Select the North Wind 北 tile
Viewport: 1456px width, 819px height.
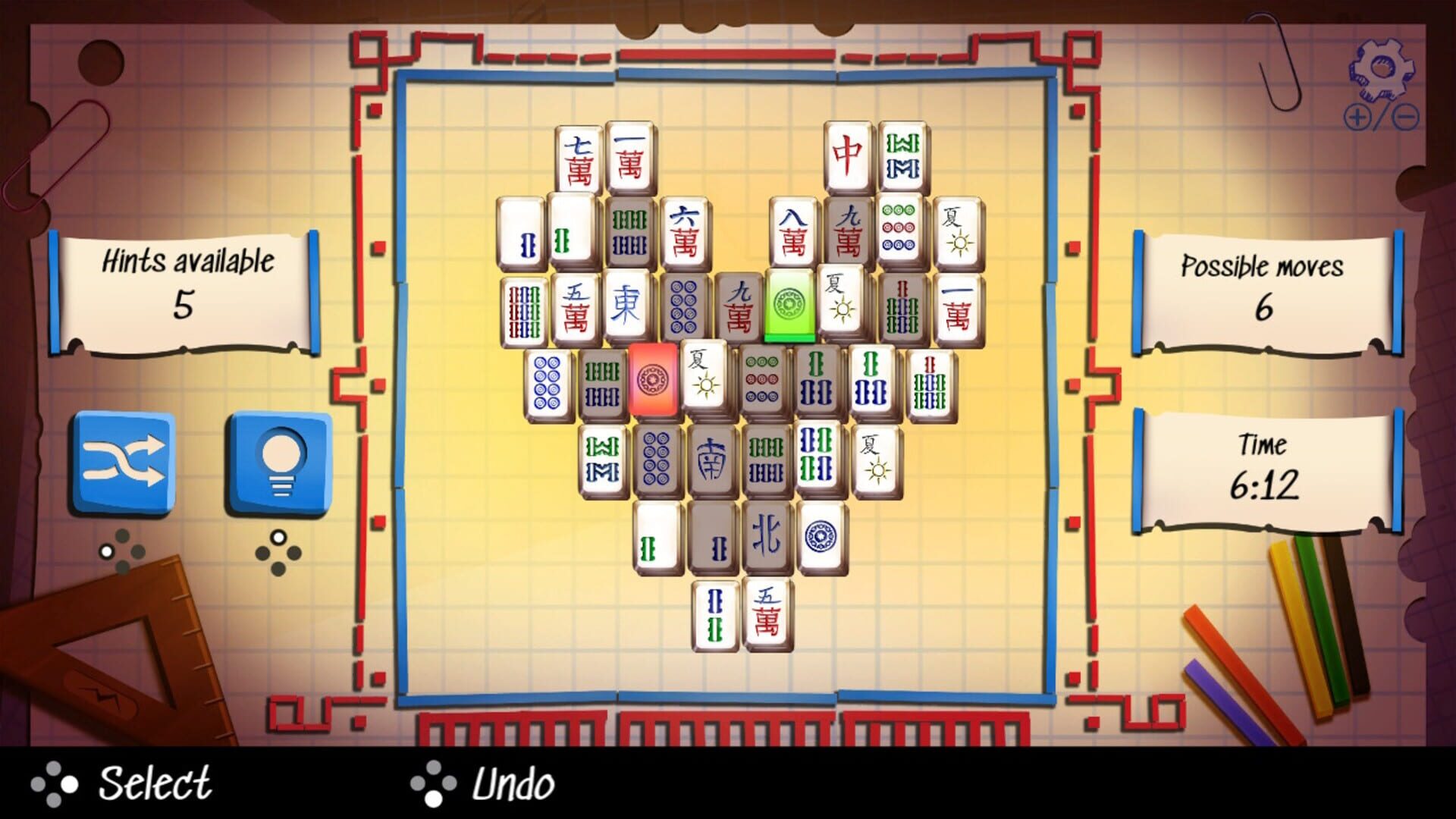click(x=767, y=535)
